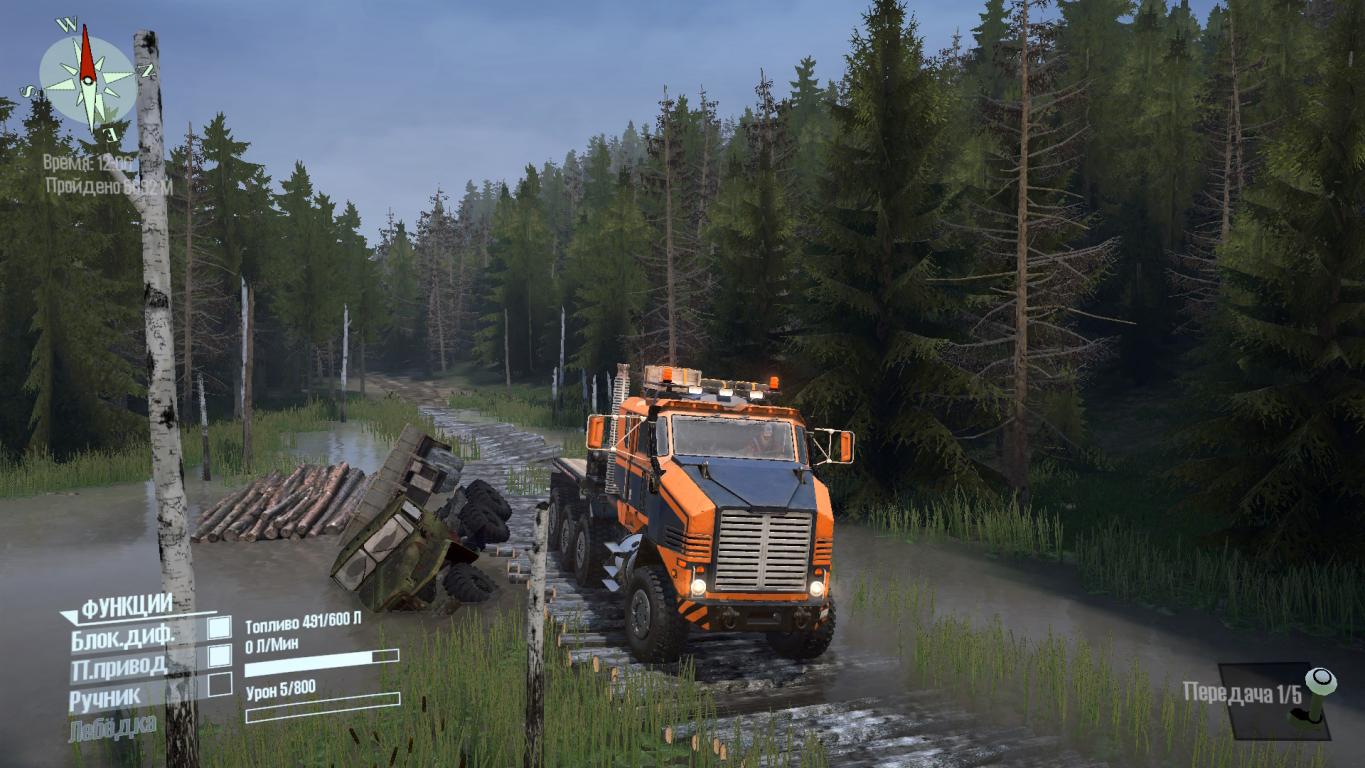Select the Лебёдка winch function
The height and width of the screenshot is (768, 1365).
[x=113, y=727]
